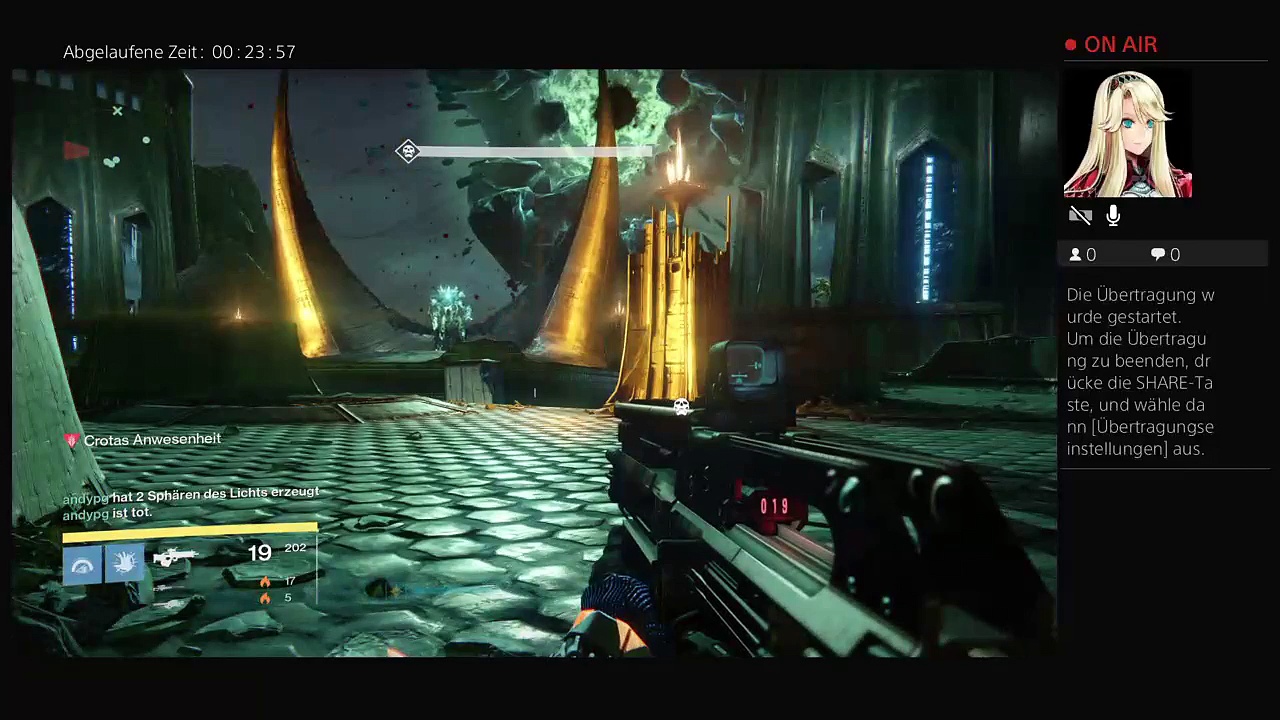The width and height of the screenshot is (1280, 720).
Task: Toggle the broadcast microphone icon
Action: click(x=1113, y=216)
